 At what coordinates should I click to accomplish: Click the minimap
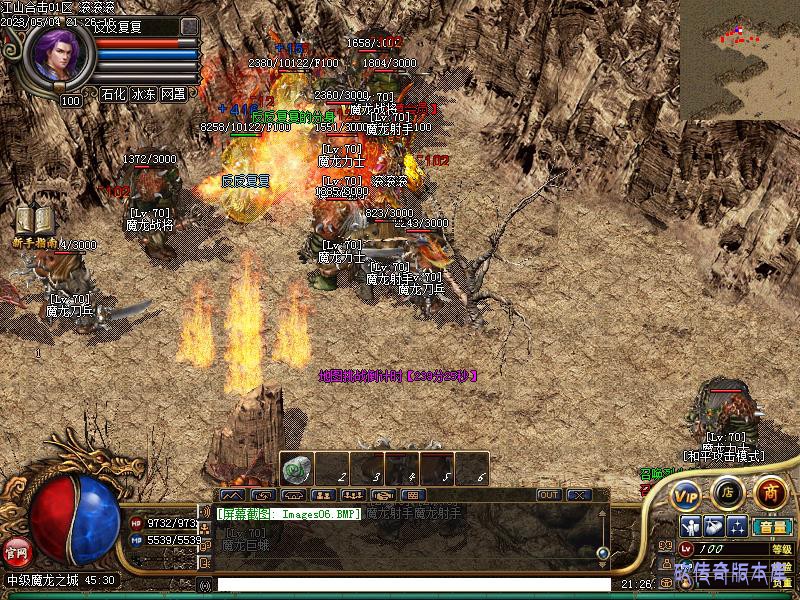[739, 60]
